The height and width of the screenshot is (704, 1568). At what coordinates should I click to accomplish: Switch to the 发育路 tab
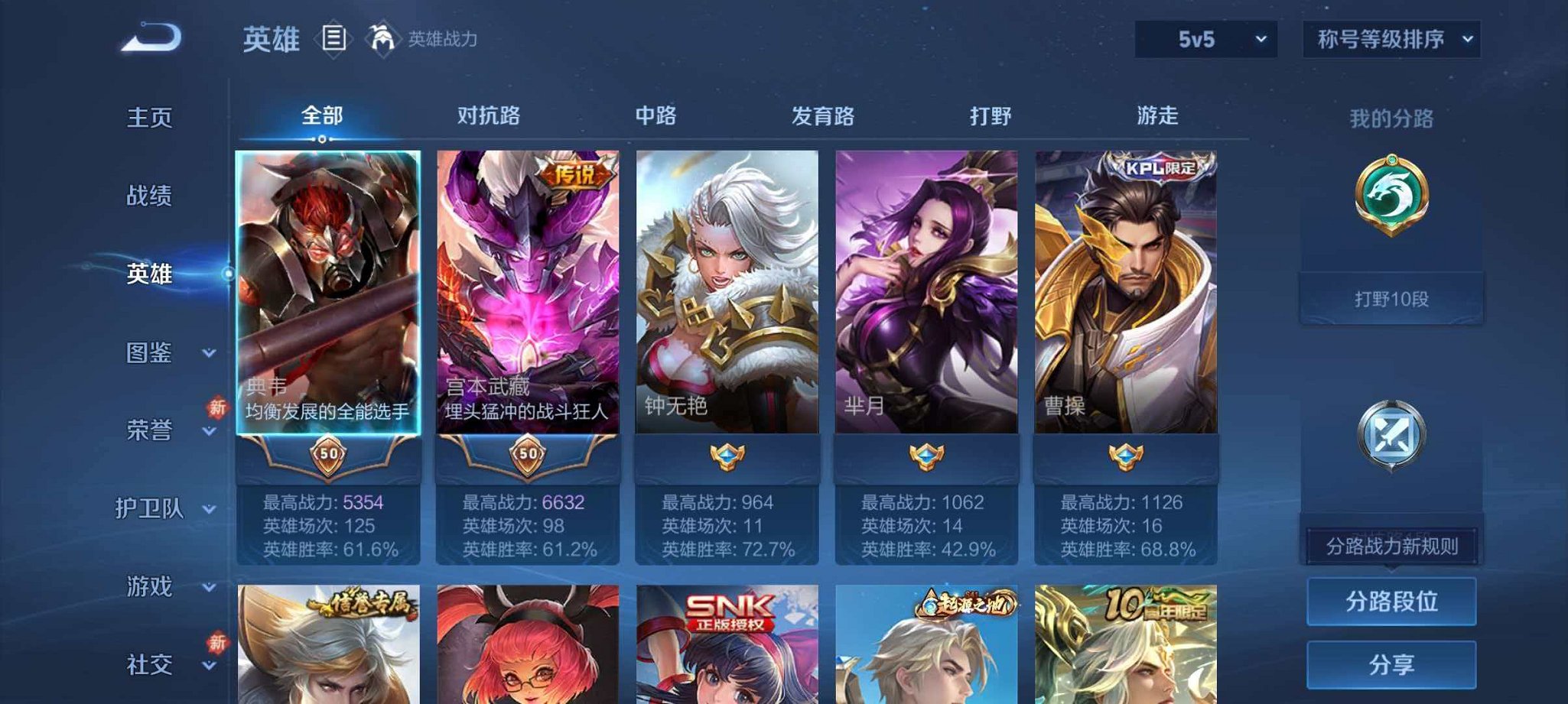(823, 115)
